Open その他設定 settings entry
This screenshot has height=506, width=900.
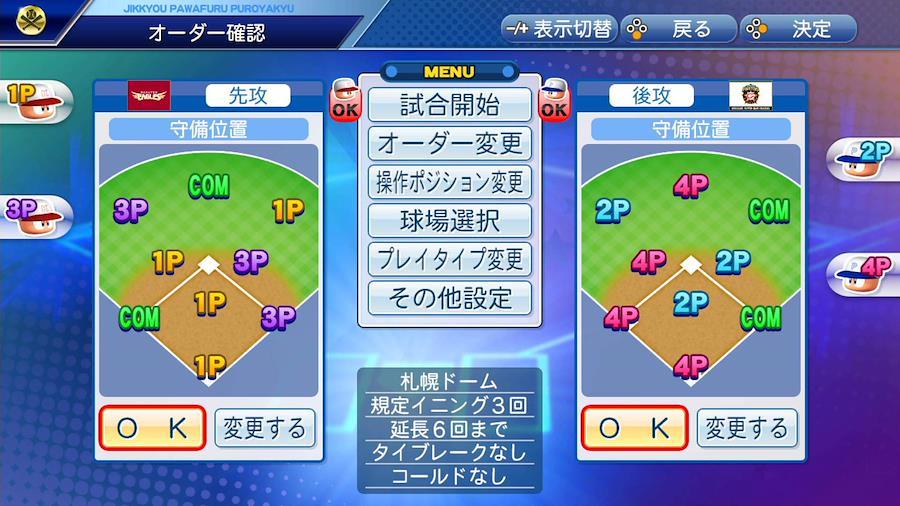[449, 297]
